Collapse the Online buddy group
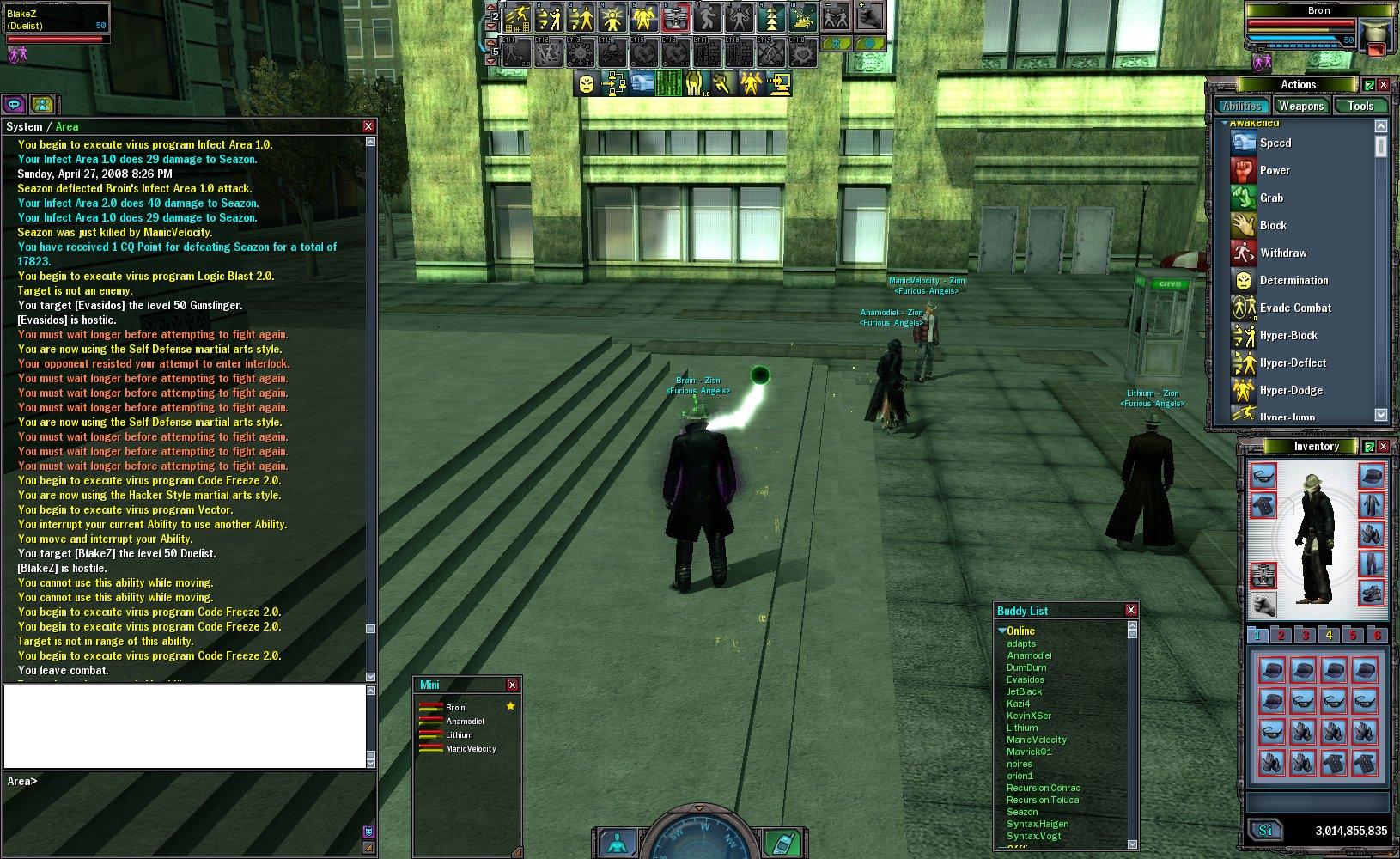 pos(1002,631)
